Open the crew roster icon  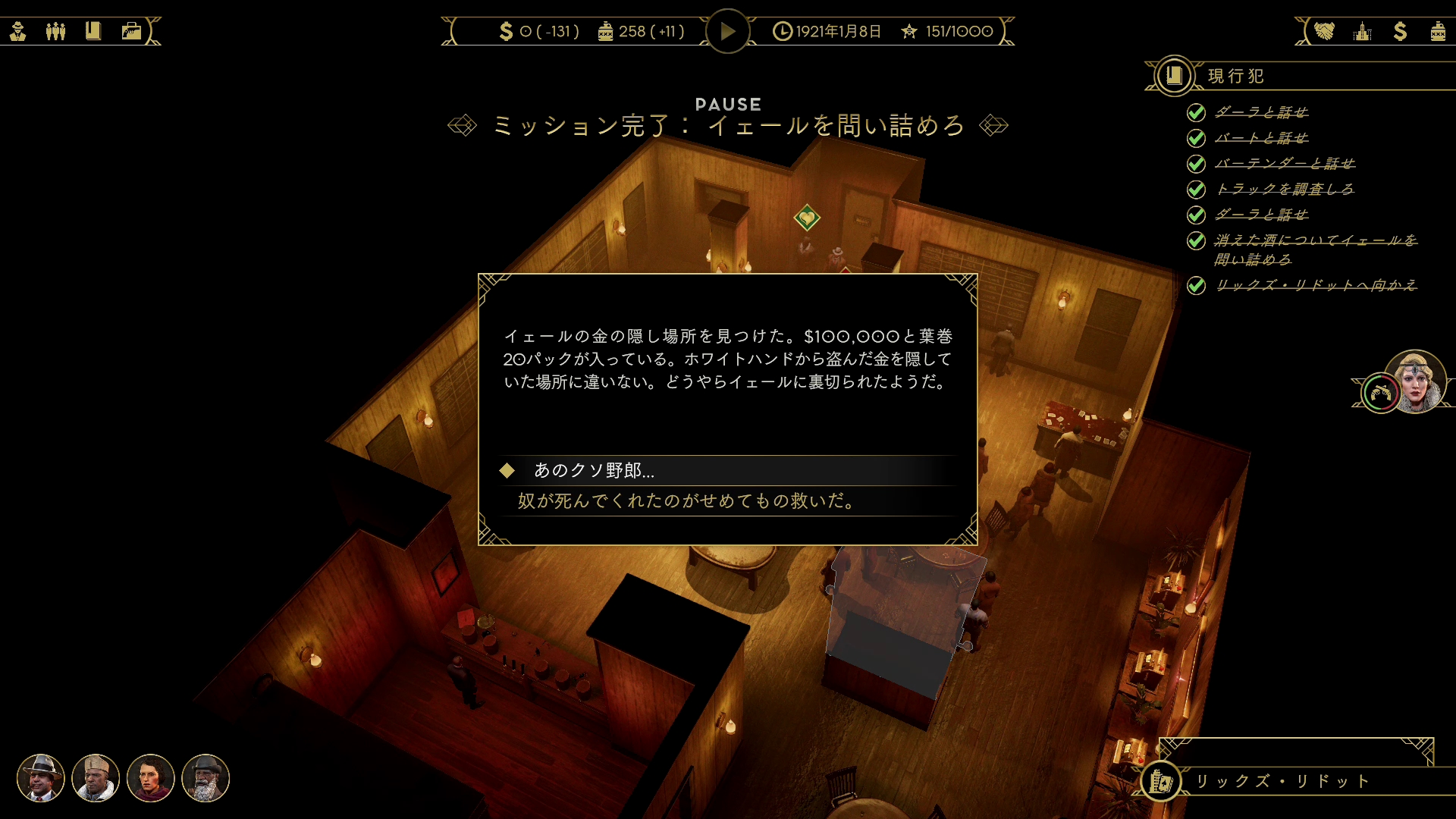tap(56, 30)
